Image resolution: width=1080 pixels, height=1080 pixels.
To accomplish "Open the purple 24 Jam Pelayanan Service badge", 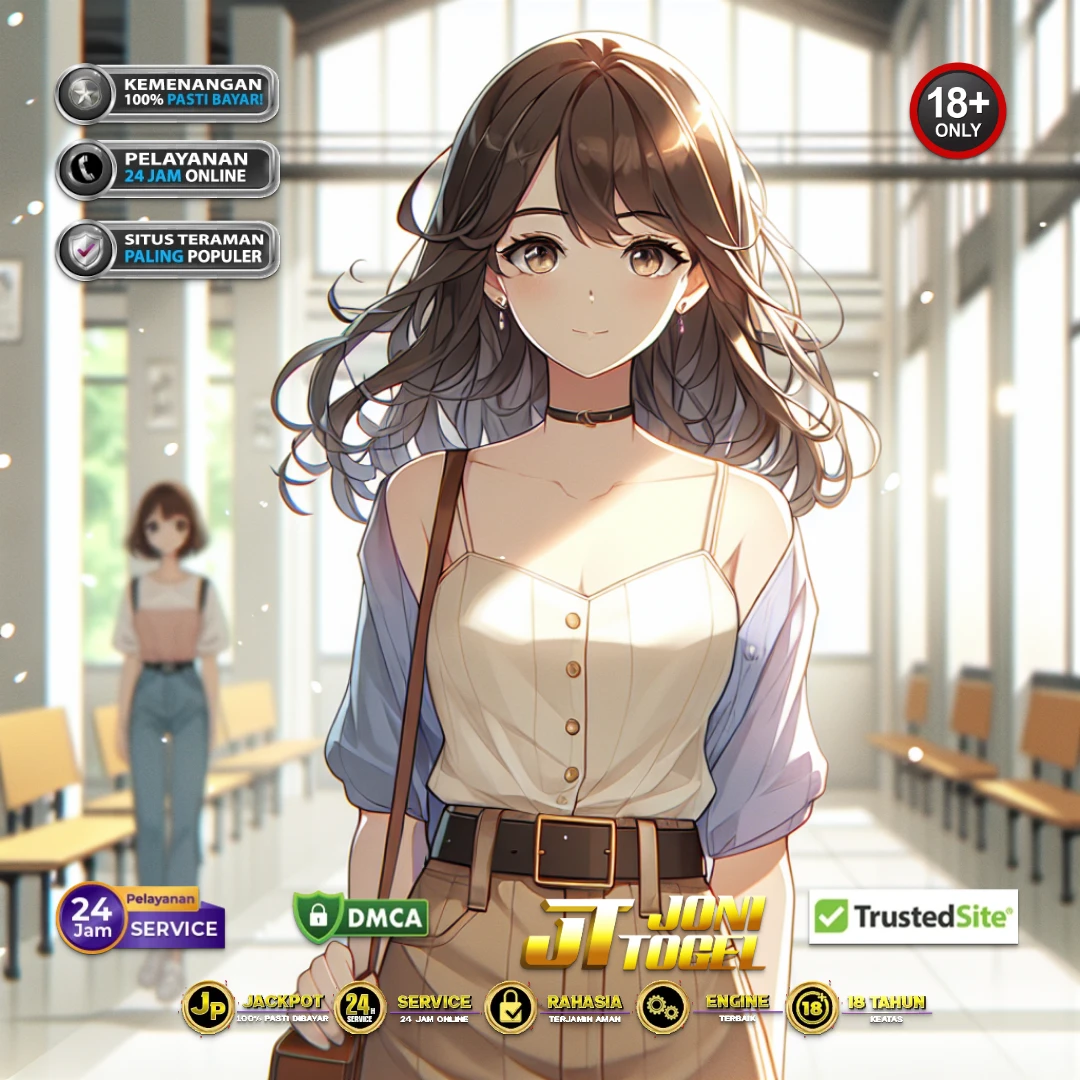I will coord(141,918).
